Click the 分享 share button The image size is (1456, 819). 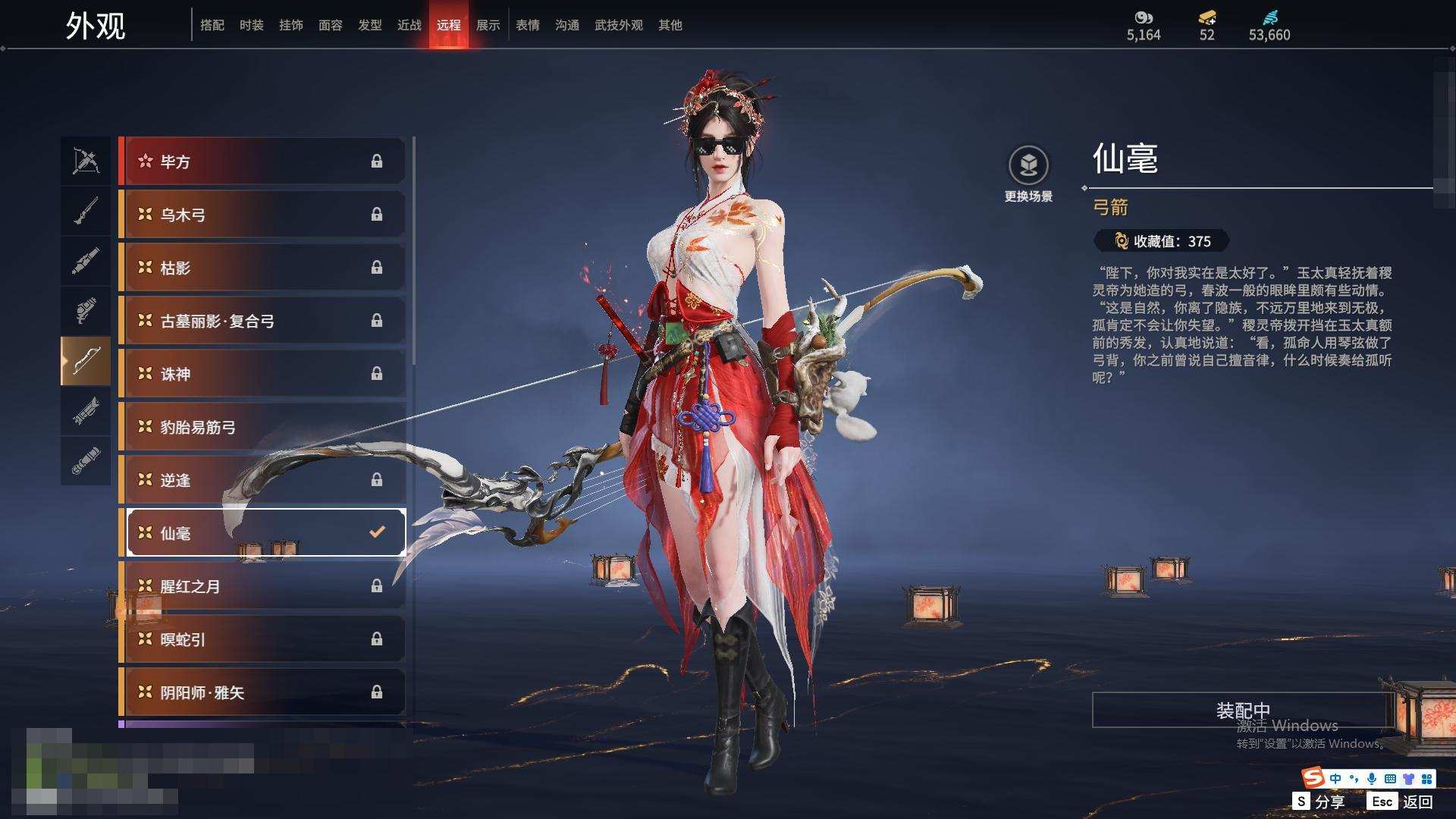pyautogui.click(x=1319, y=802)
